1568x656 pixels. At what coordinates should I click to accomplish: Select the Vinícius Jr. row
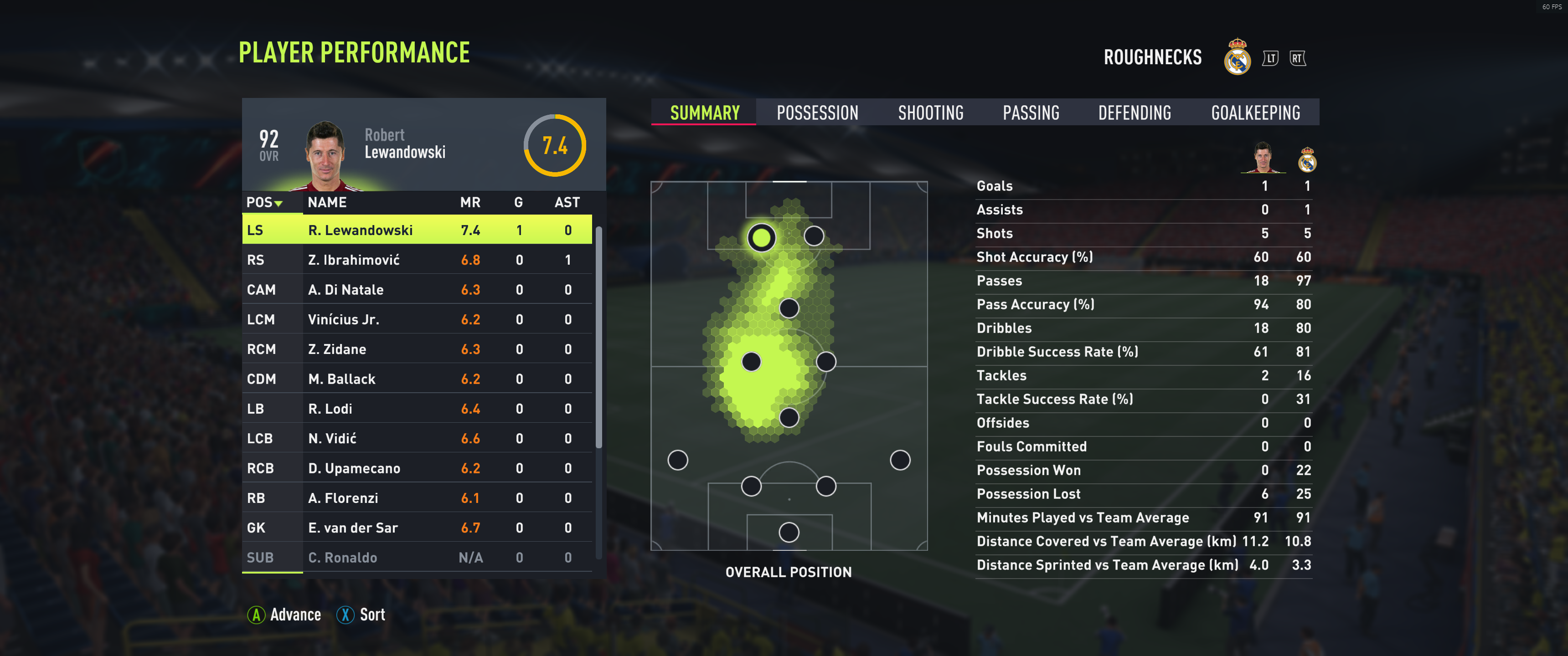click(x=416, y=319)
